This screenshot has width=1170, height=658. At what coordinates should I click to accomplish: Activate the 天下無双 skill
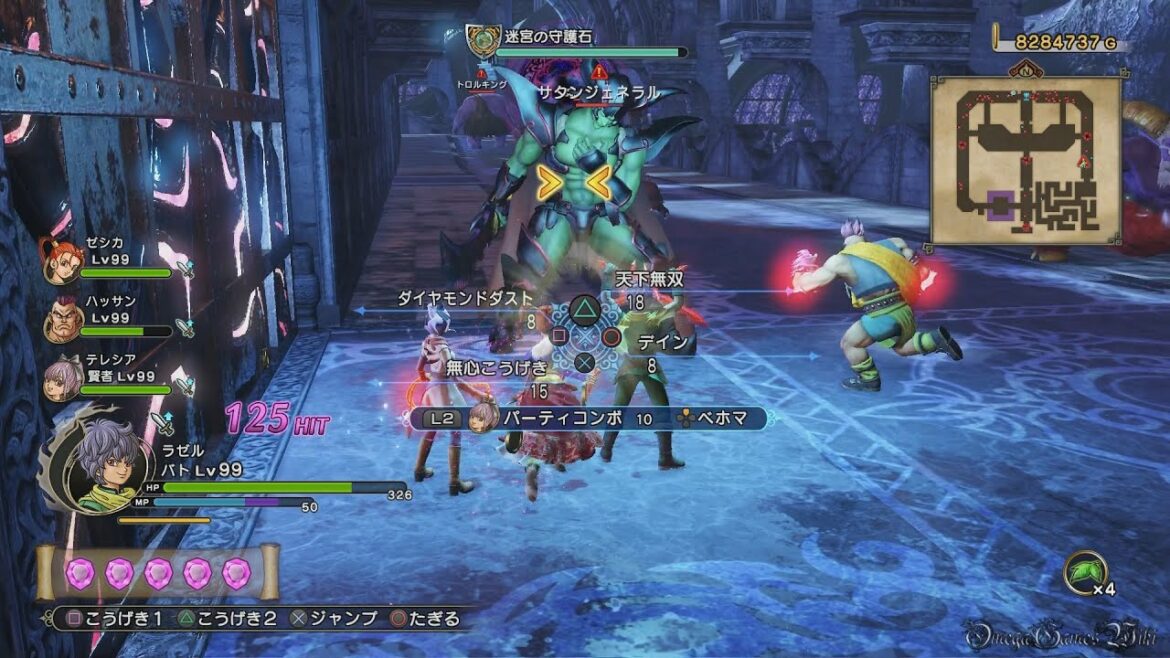coord(649,279)
